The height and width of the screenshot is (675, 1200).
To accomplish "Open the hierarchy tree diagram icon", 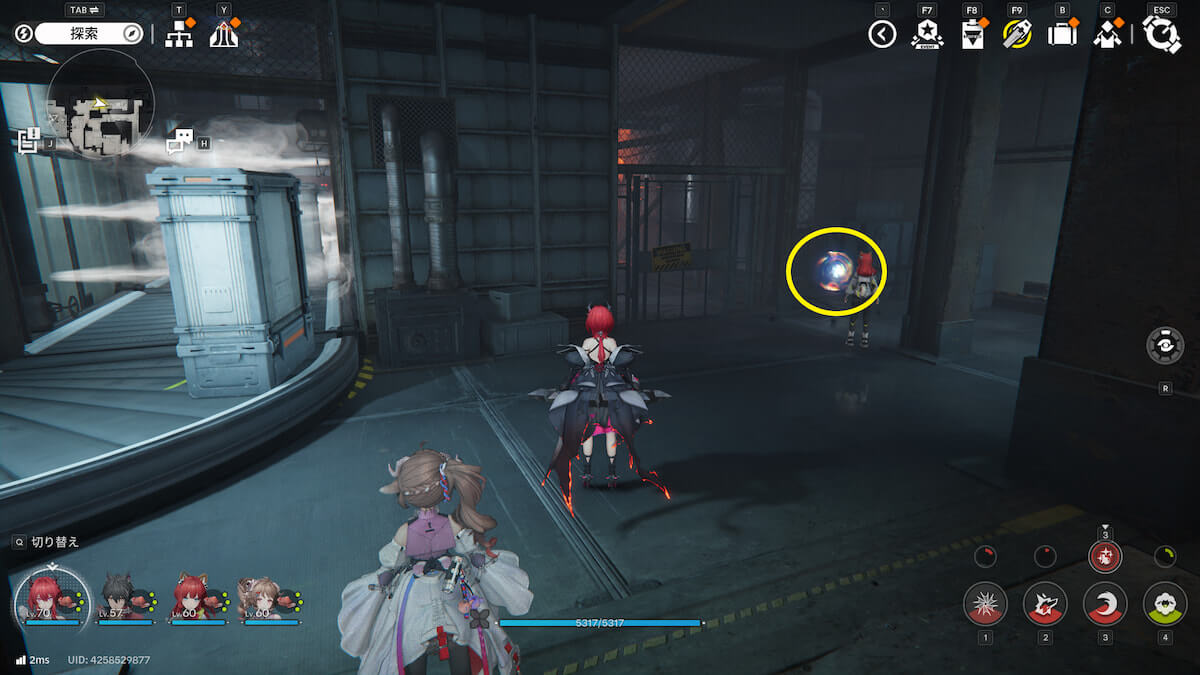I will coord(179,34).
